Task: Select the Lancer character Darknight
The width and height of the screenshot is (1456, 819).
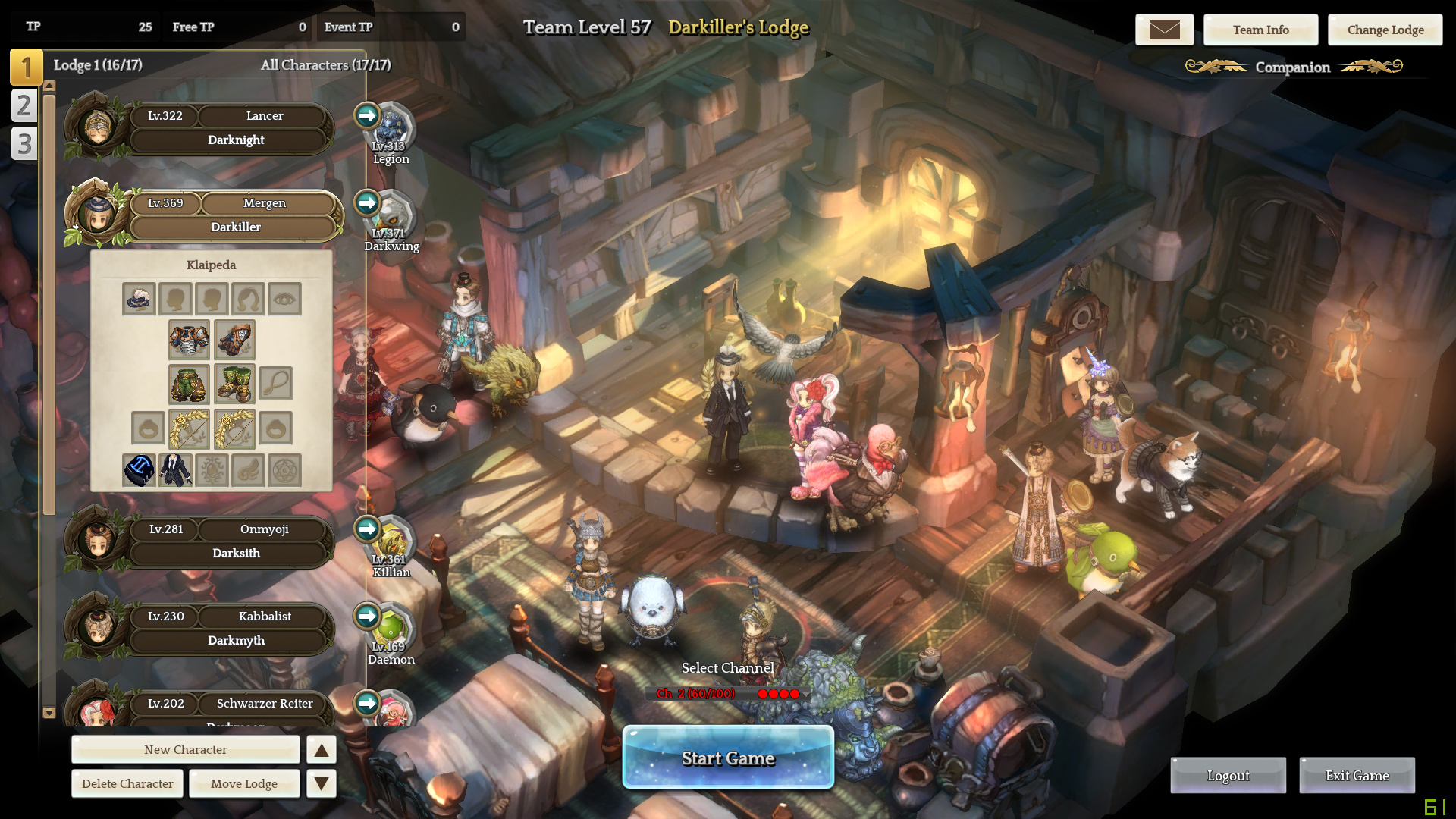Action: [235, 128]
